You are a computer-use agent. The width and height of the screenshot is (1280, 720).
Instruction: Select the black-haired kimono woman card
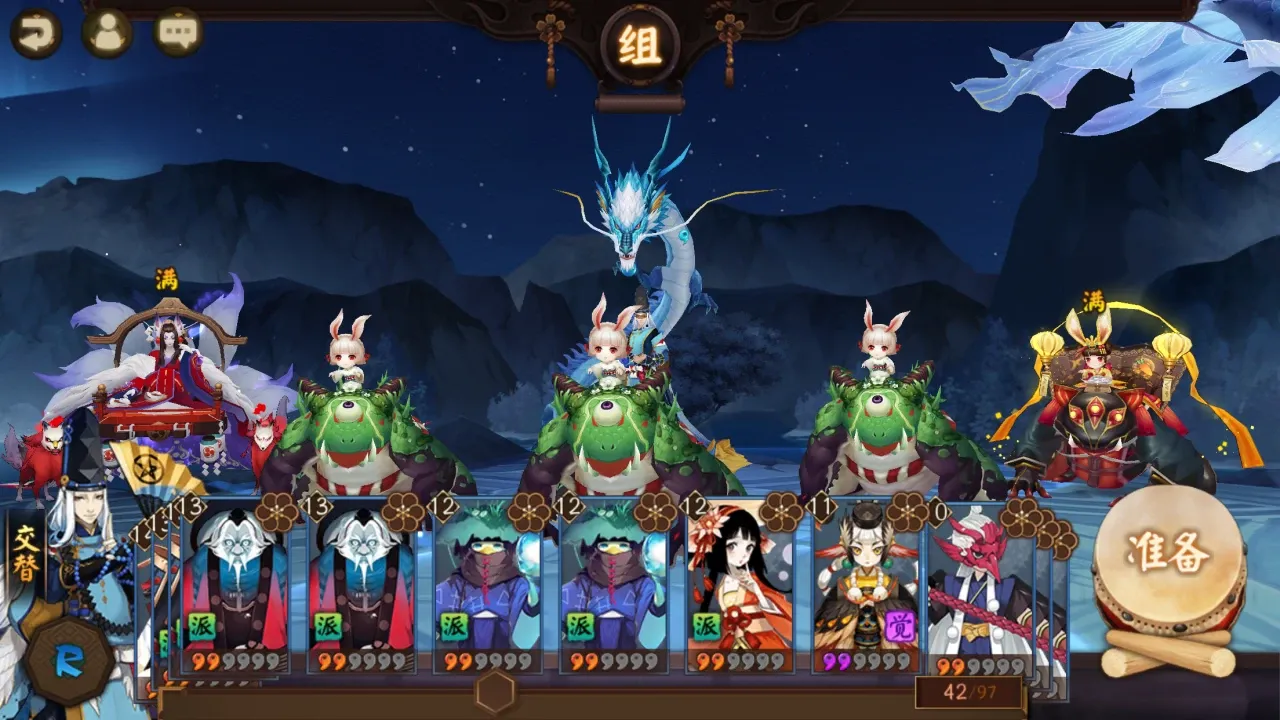coord(741,585)
